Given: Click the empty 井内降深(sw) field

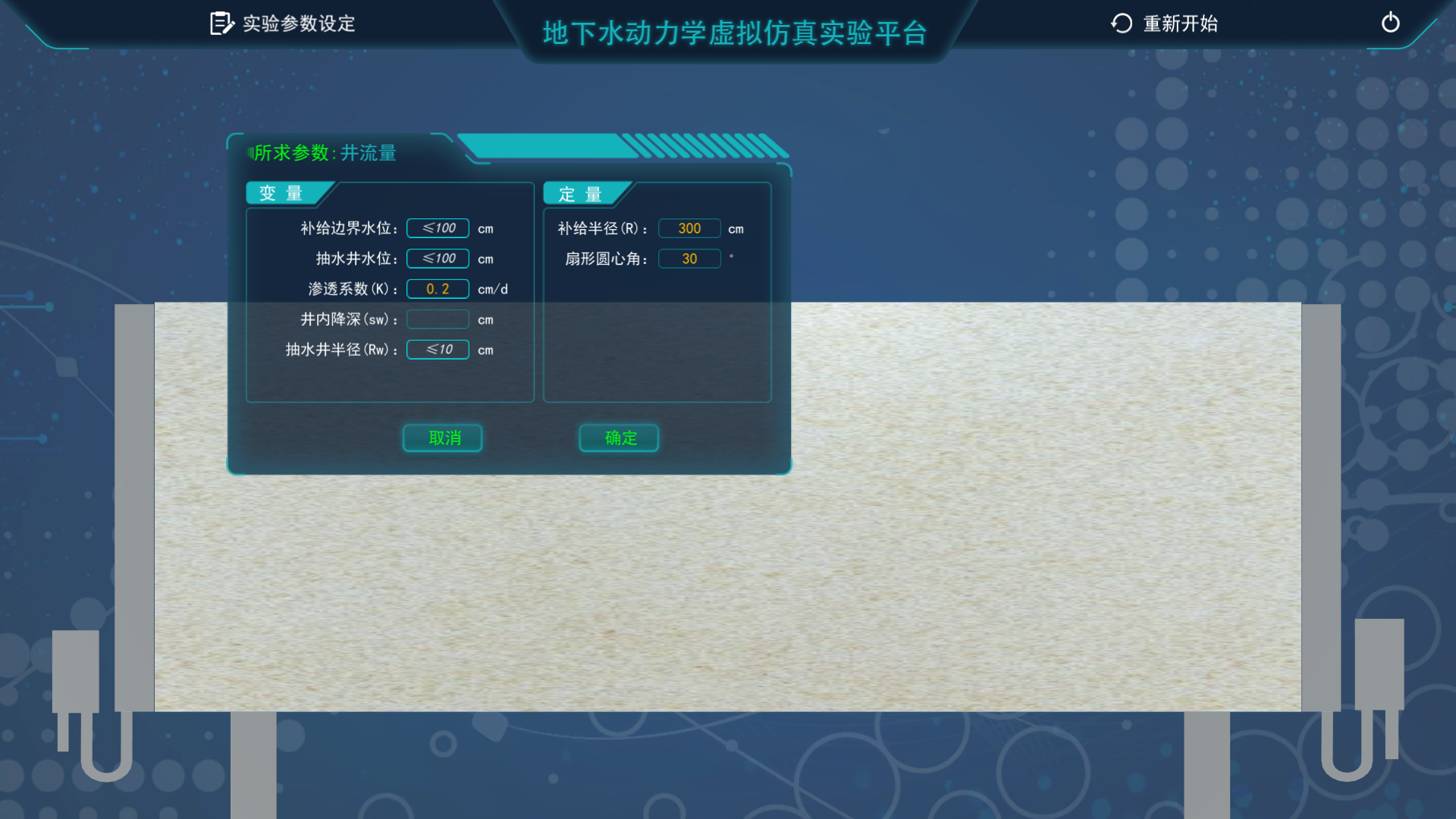Looking at the screenshot, I should pos(438,319).
